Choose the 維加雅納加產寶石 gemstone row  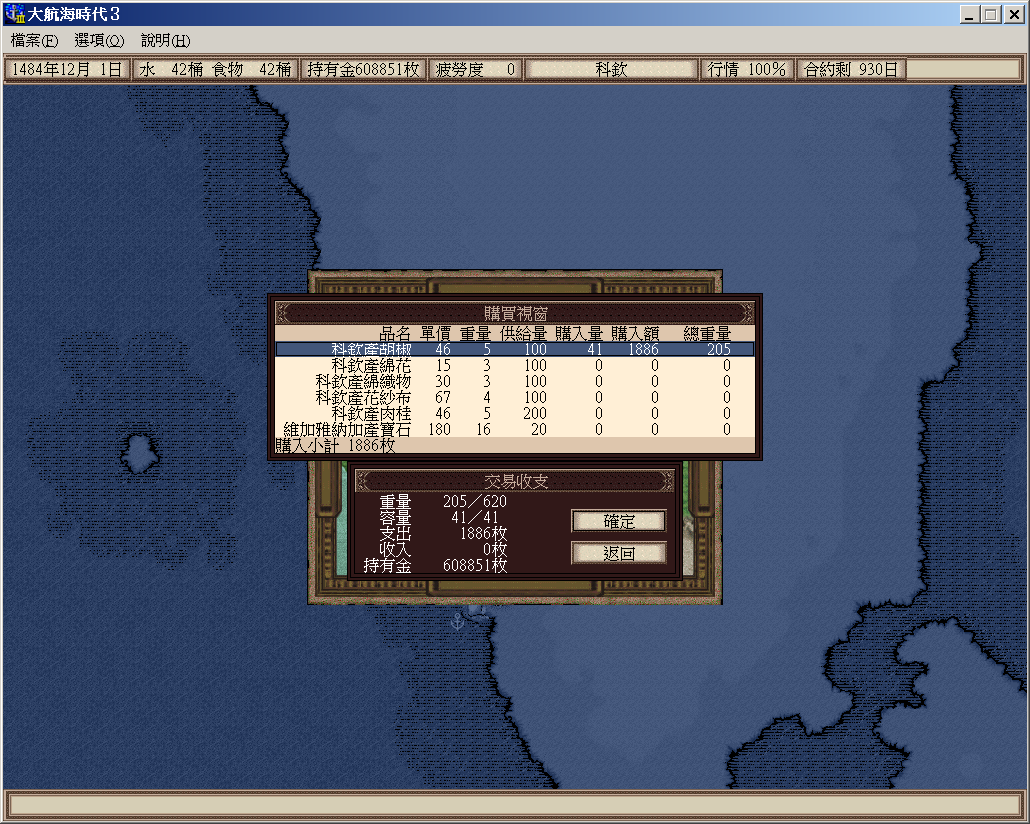click(514, 429)
